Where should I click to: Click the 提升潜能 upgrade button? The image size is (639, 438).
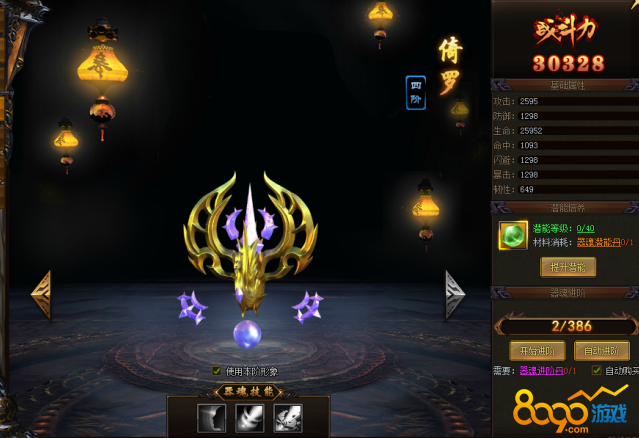coord(567,267)
